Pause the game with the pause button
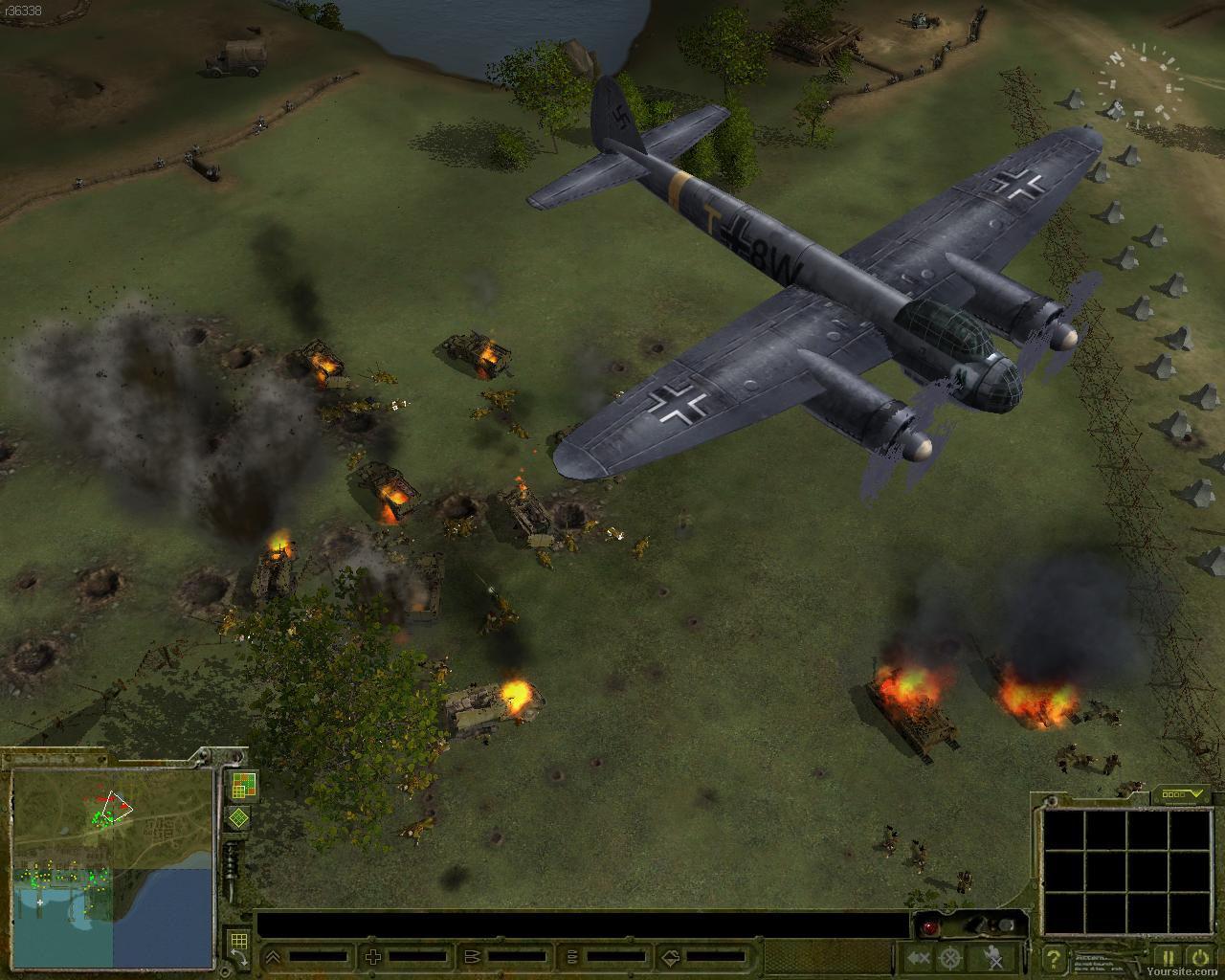1225x980 pixels. pyautogui.click(x=1169, y=956)
